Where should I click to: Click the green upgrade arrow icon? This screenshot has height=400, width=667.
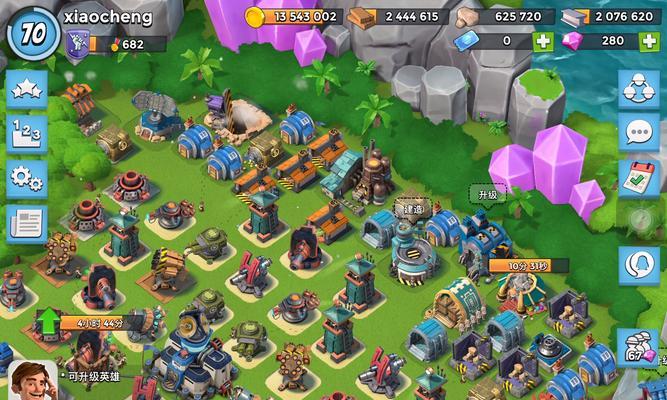pos(48,322)
